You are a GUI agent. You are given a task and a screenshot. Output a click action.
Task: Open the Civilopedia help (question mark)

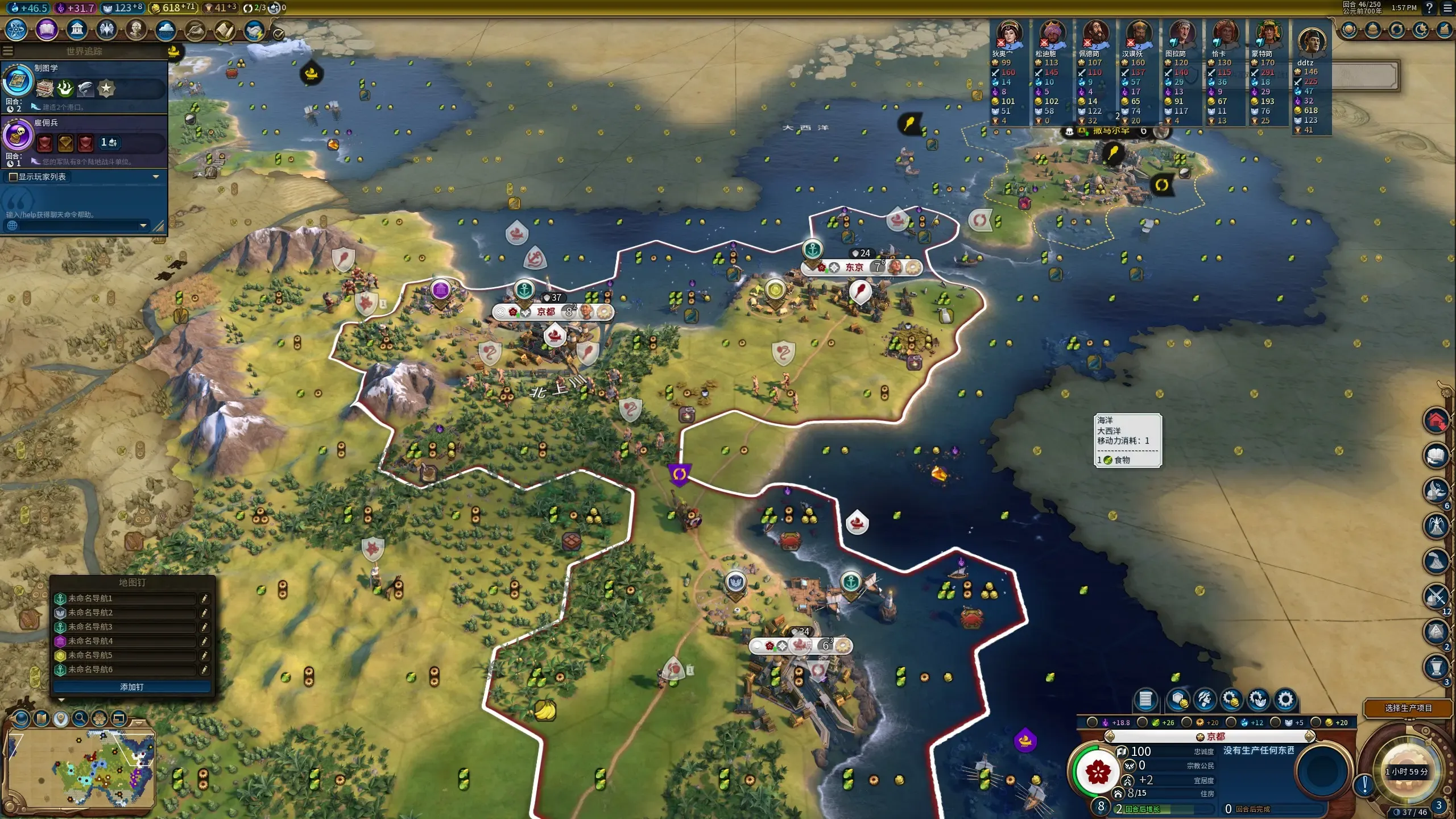(x=1429, y=8)
